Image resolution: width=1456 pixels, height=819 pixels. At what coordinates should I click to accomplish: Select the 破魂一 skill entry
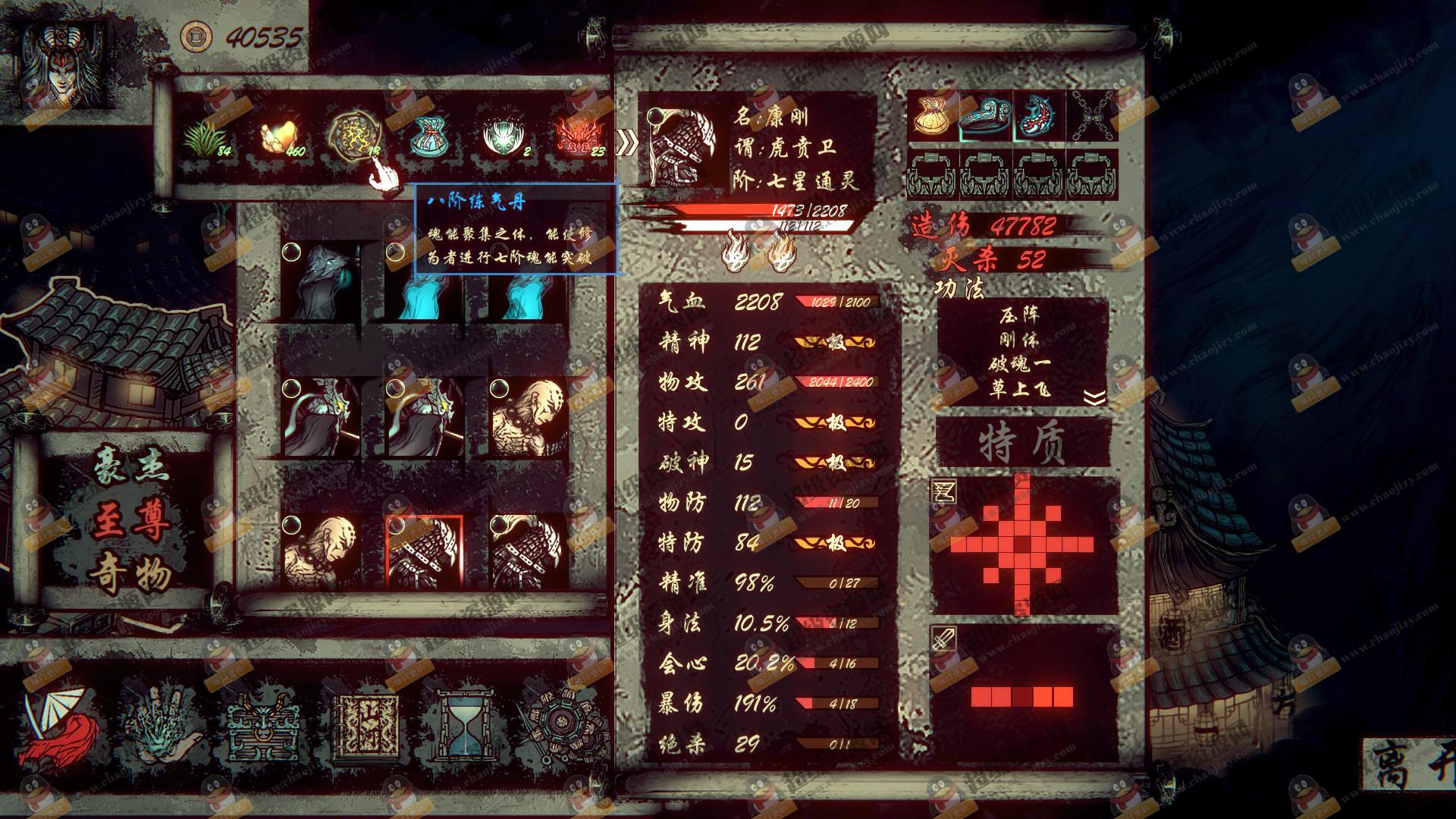pos(1020,364)
